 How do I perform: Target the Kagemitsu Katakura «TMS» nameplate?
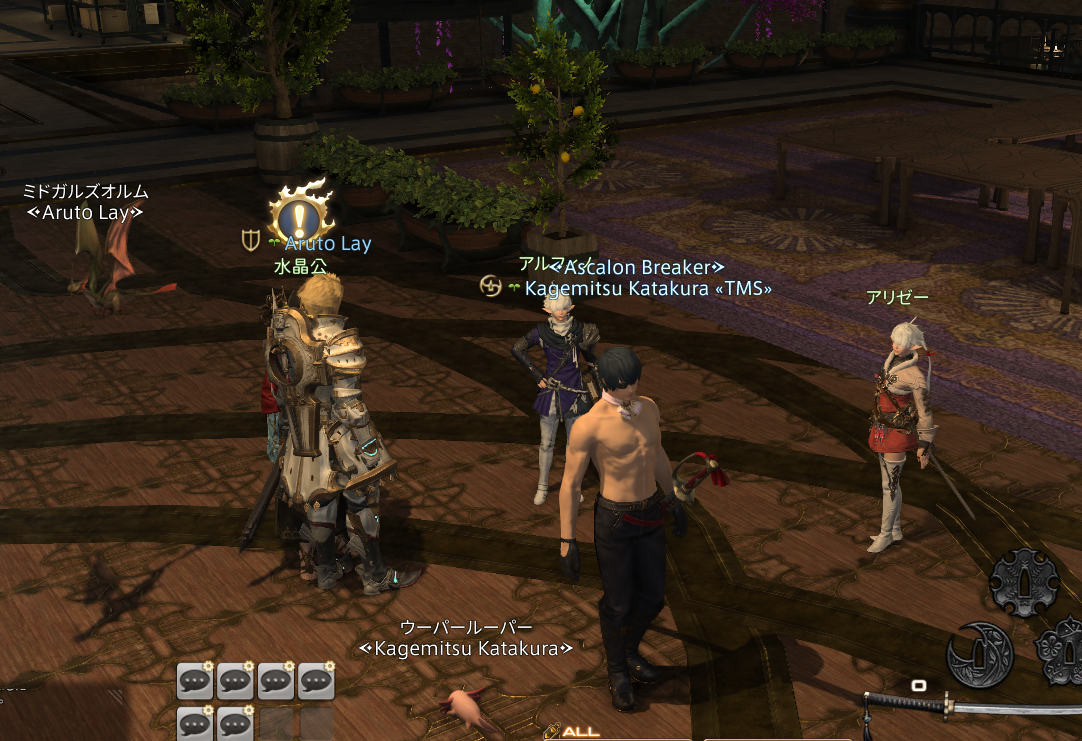[648, 288]
